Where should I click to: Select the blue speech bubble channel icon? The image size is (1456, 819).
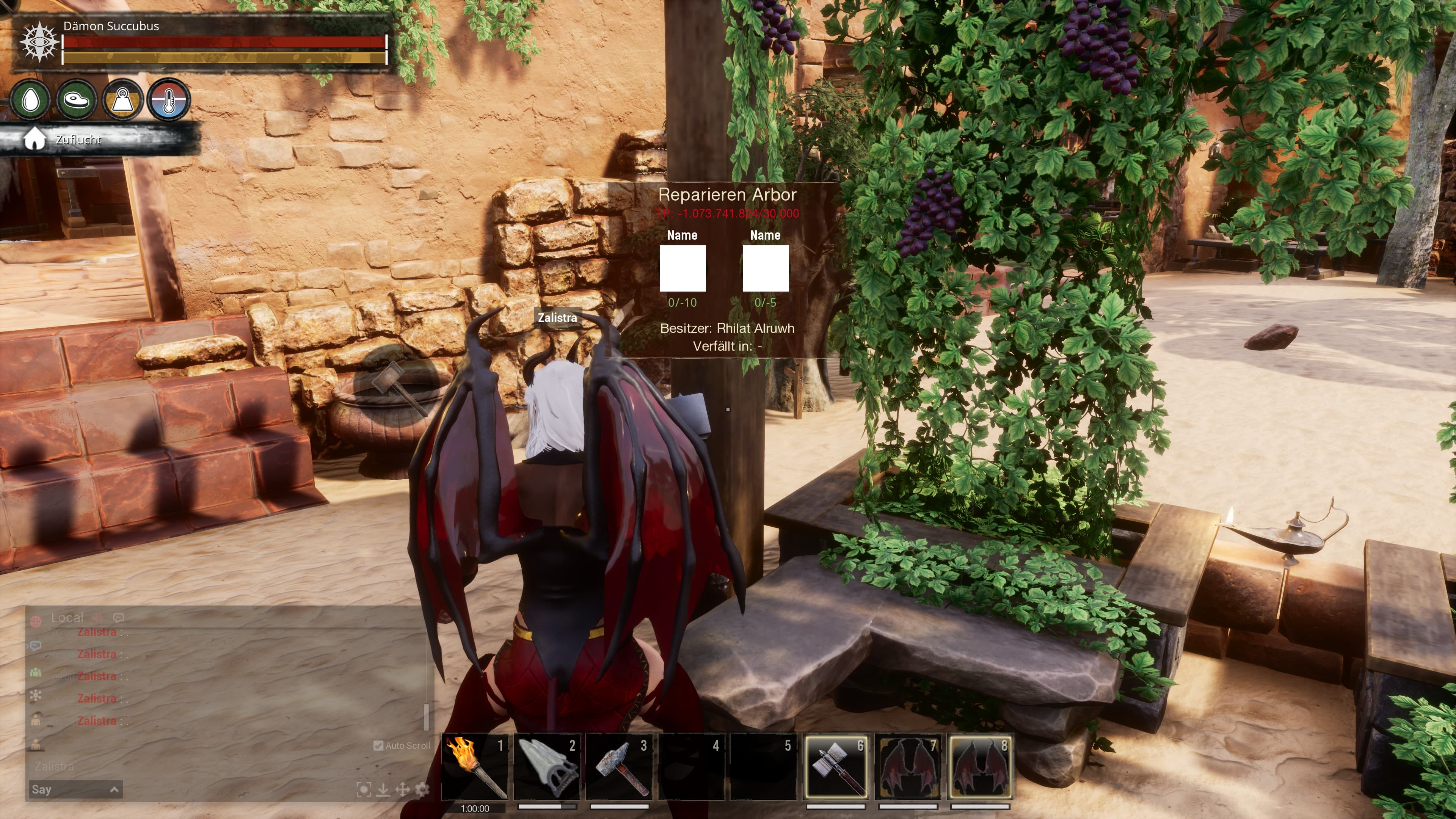(x=36, y=645)
